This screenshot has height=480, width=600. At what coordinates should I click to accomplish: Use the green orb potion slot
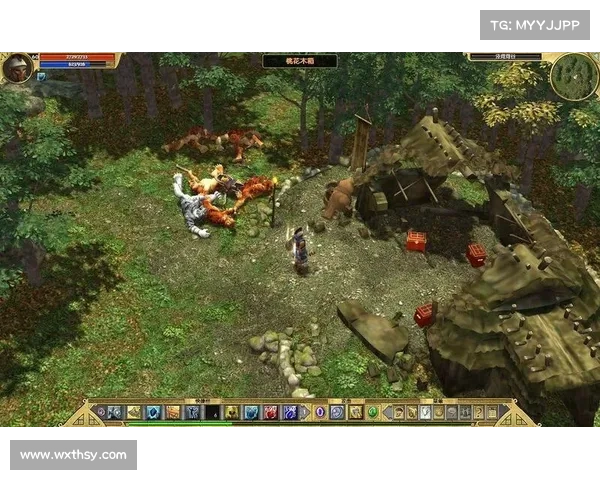[373, 412]
